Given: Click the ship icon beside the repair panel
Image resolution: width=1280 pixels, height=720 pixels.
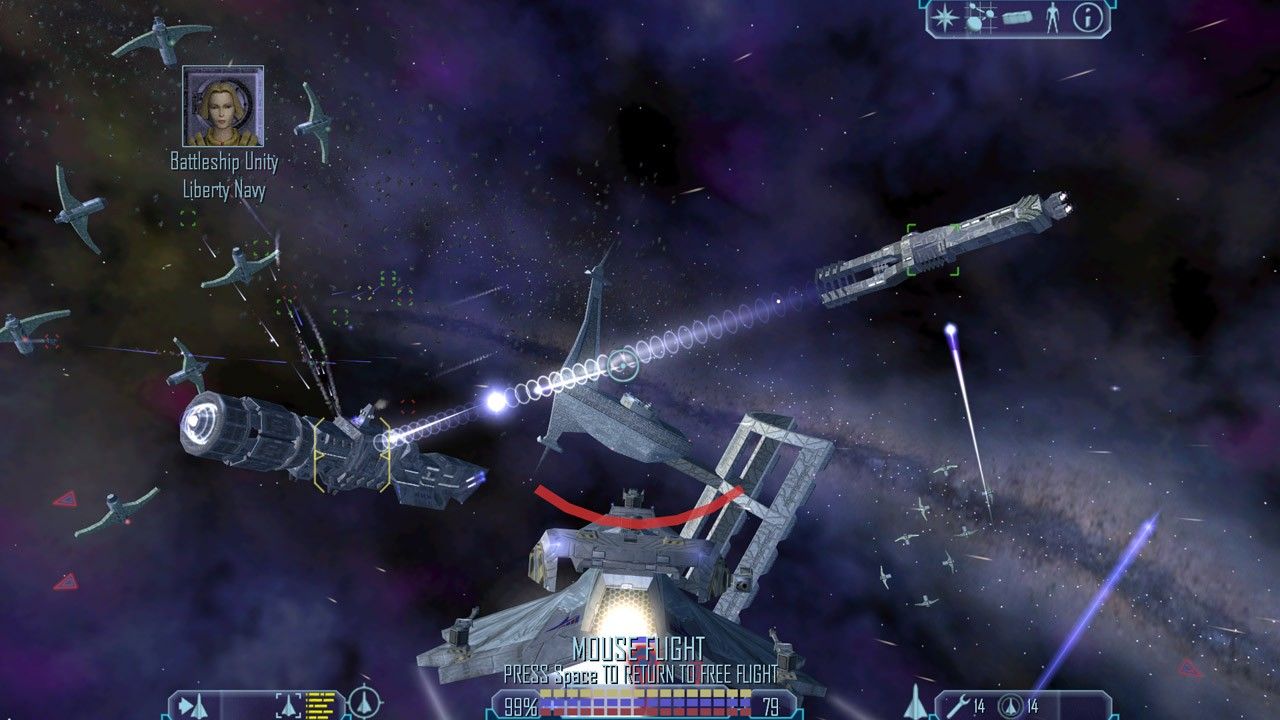Looking at the screenshot, I should tap(915, 703).
